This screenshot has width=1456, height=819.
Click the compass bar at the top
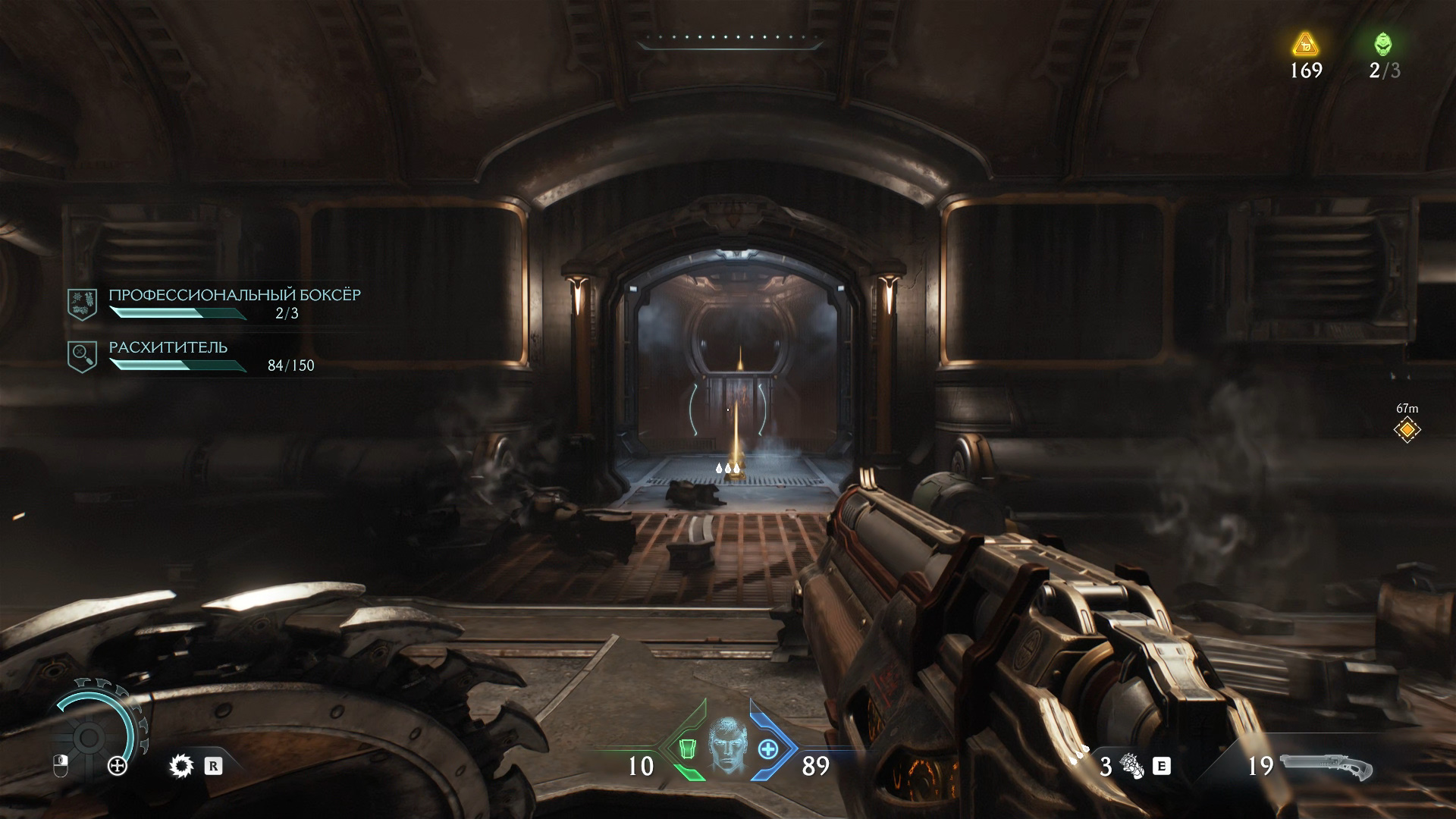coord(730,42)
